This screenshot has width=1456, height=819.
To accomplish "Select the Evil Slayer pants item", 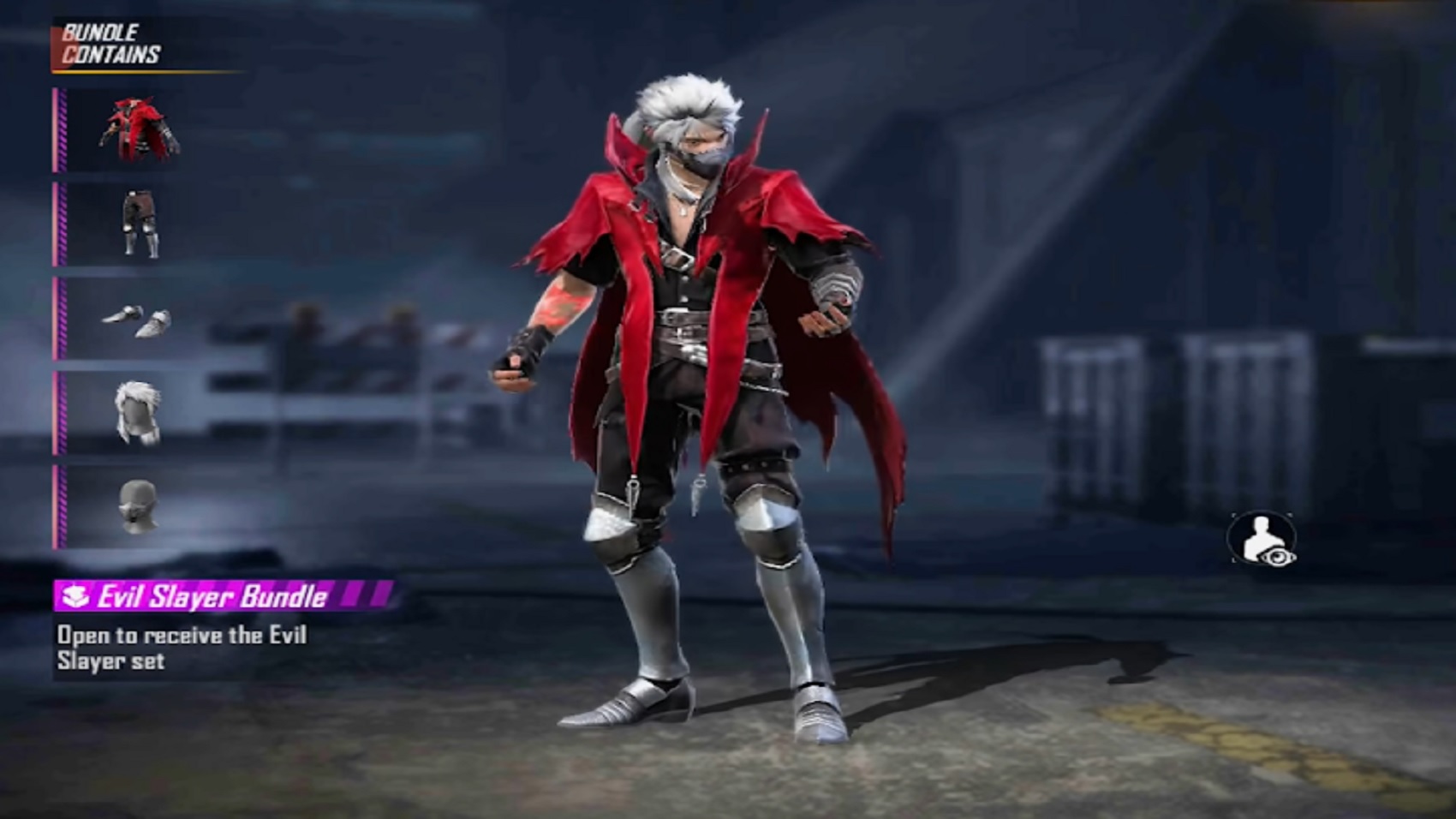I will pyautogui.click(x=142, y=224).
